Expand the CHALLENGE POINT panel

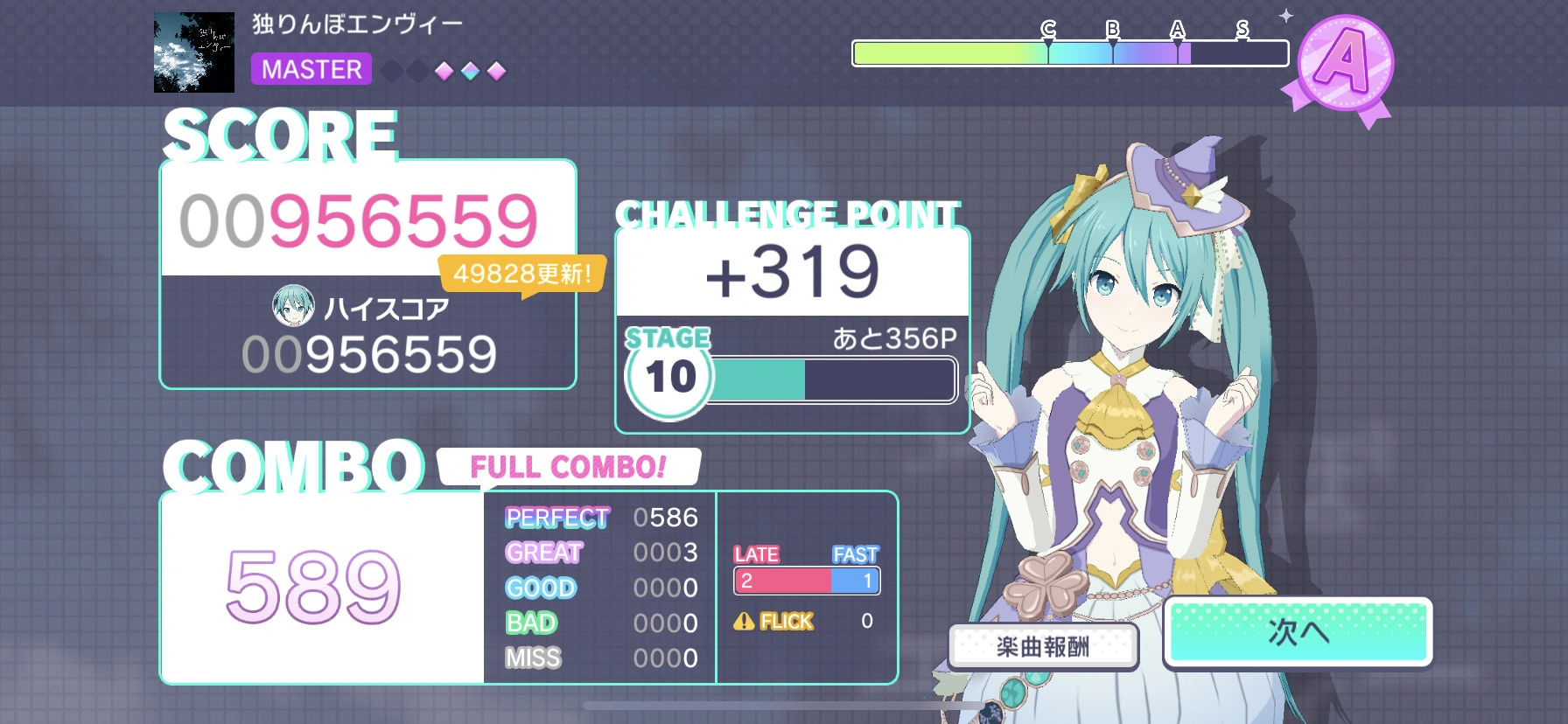(x=792, y=328)
